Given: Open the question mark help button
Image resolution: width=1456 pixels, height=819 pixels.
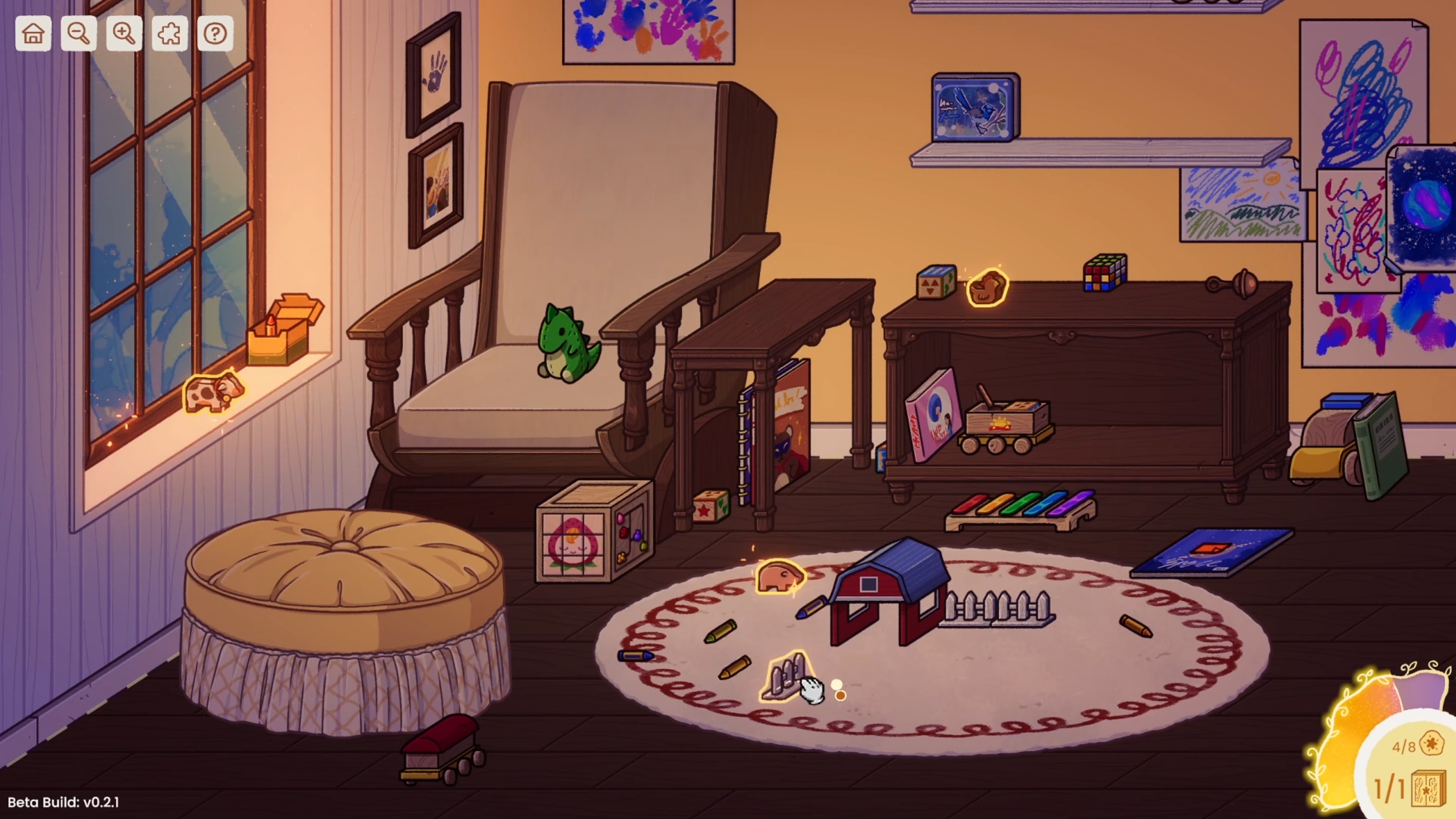Looking at the screenshot, I should tap(215, 34).
